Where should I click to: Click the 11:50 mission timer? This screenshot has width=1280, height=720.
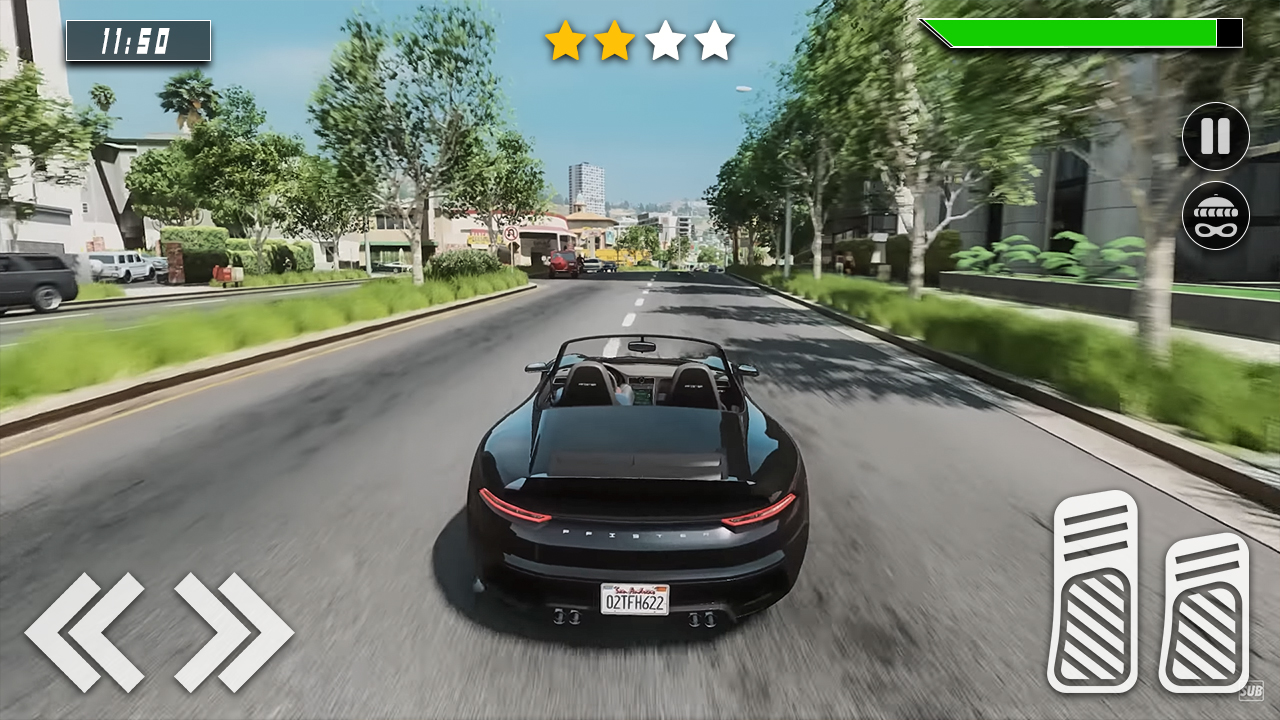[137, 41]
